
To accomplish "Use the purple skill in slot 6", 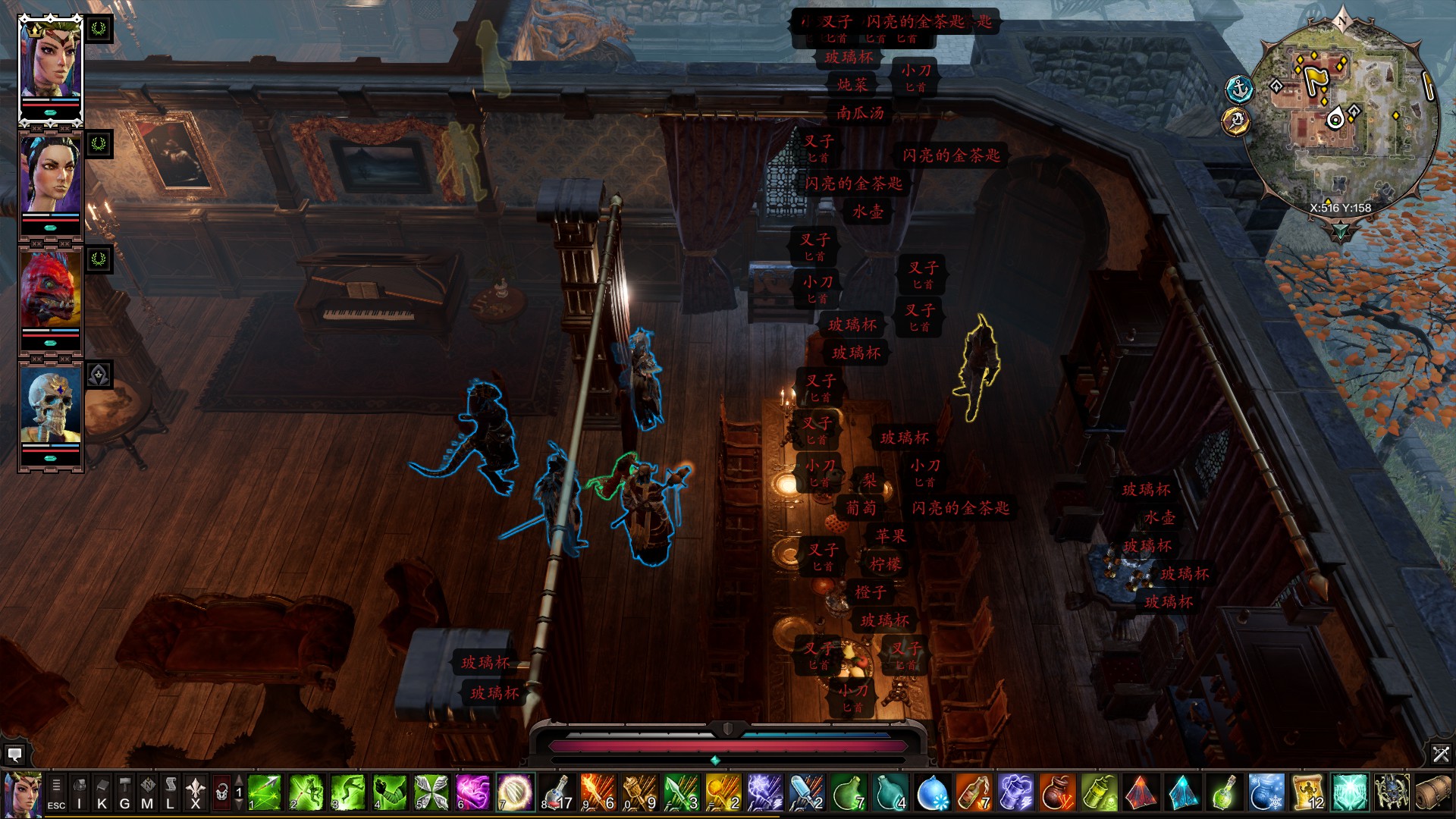I will (x=472, y=792).
